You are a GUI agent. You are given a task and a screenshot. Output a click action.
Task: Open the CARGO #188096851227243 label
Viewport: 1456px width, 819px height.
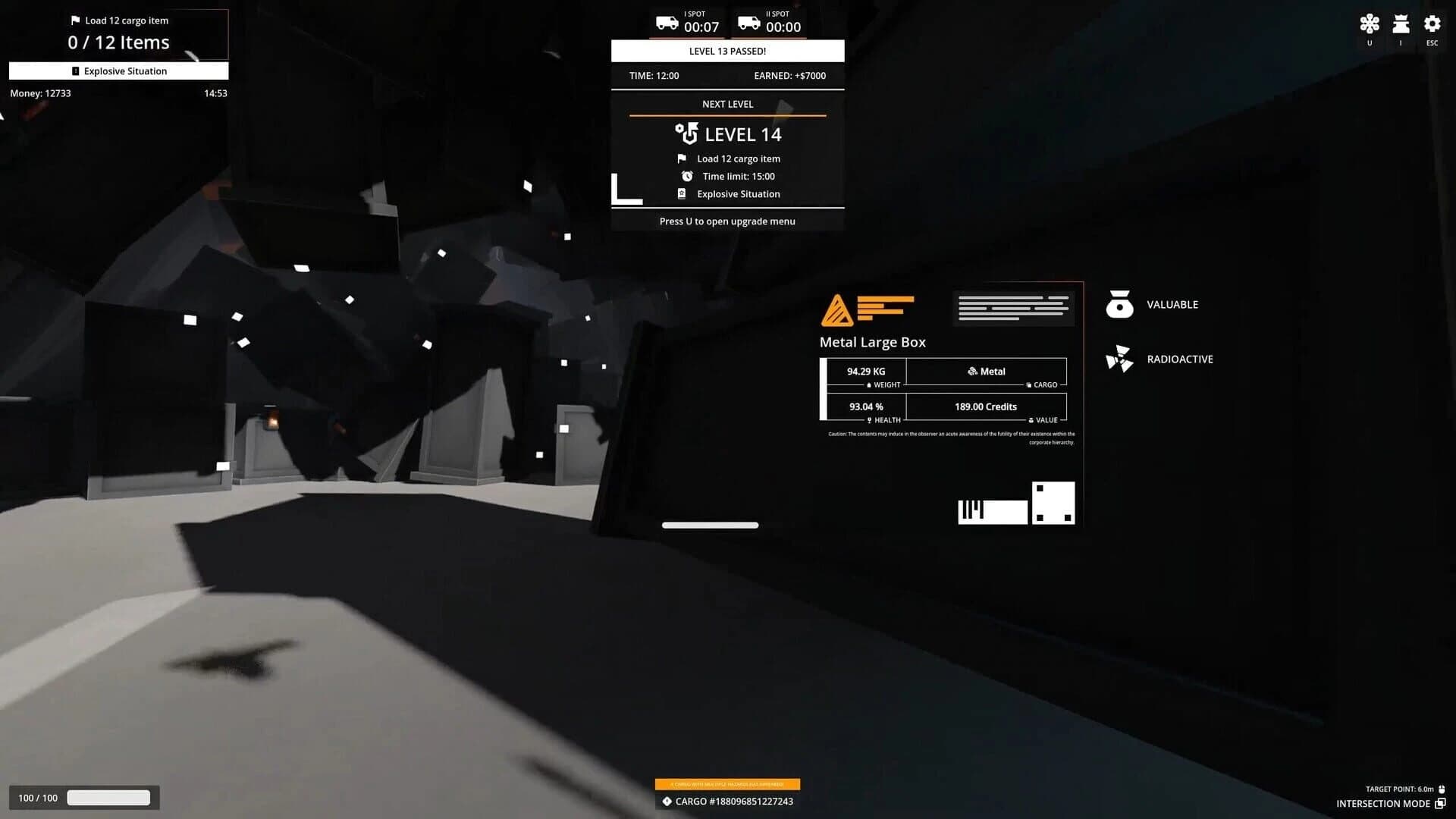pyautogui.click(x=727, y=801)
